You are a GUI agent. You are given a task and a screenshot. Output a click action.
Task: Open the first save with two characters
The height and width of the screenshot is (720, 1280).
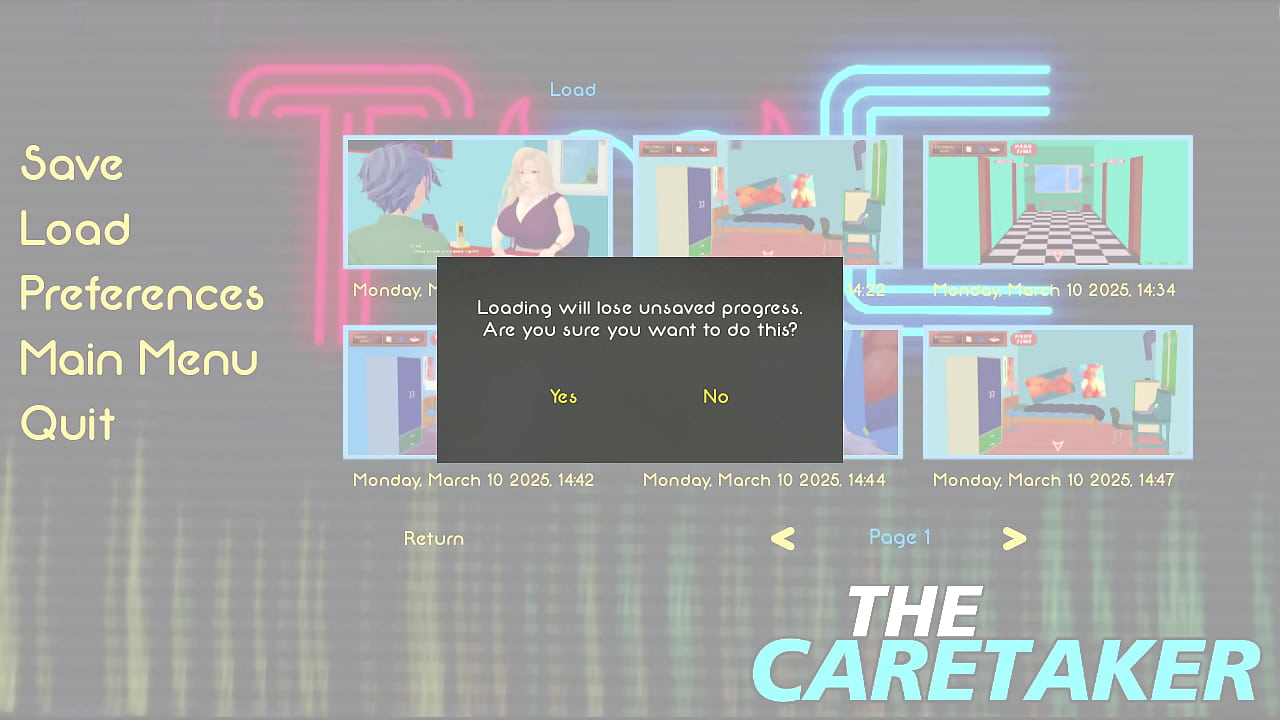pos(477,201)
